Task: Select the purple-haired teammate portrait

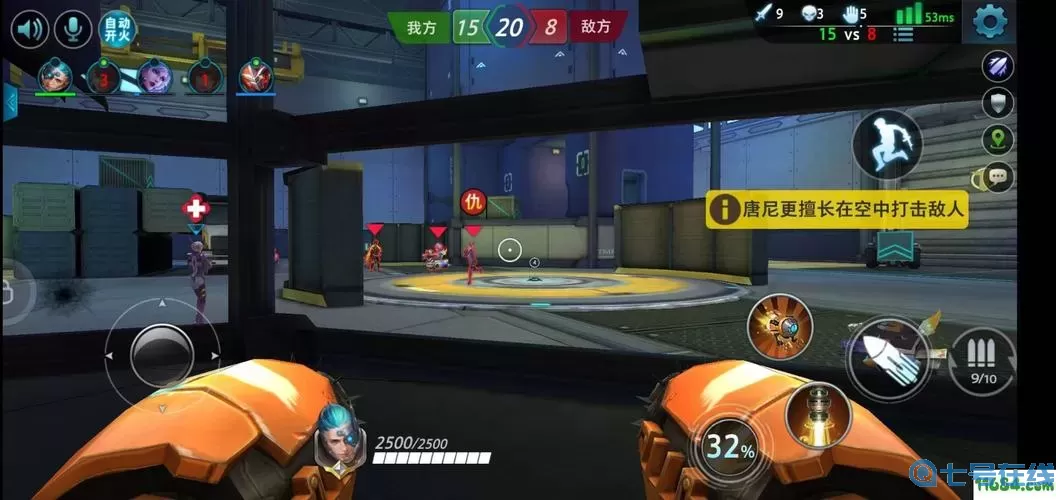Action: 153,76
